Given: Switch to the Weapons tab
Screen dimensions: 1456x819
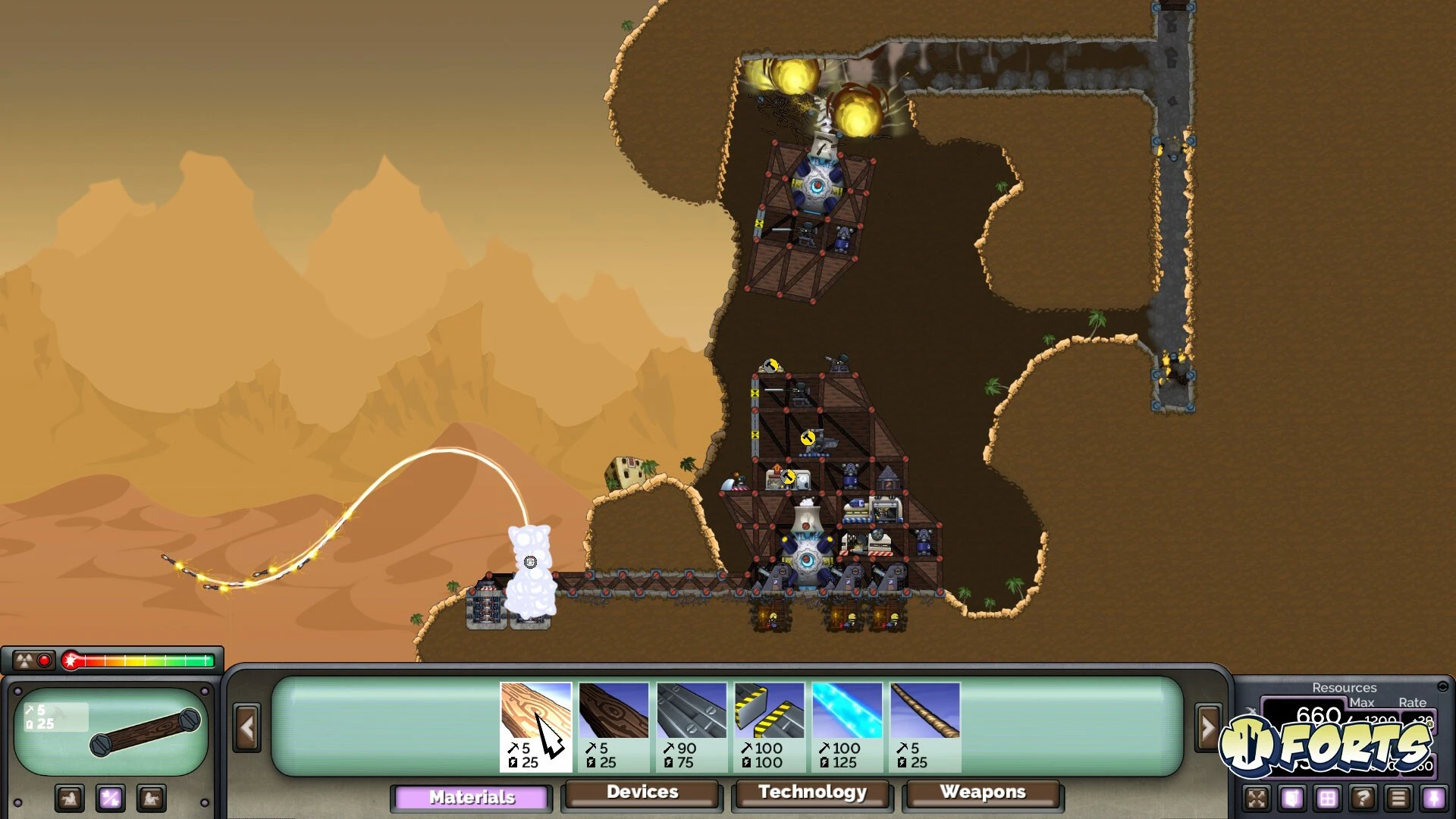Looking at the screenshot, I should click(983, 792).
